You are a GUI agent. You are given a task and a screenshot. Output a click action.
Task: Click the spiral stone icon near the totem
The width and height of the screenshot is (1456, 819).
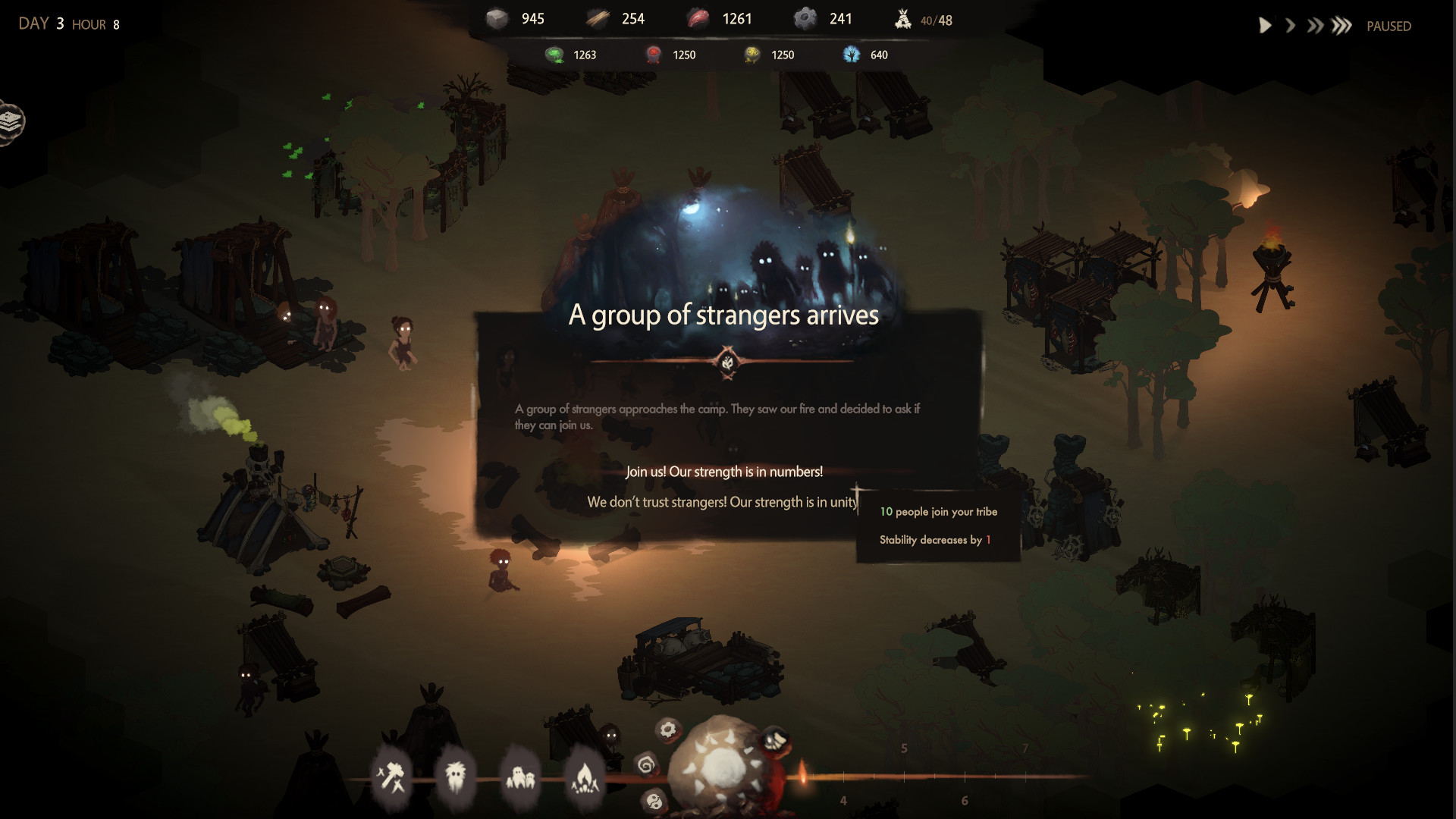[x=647, y=766]
